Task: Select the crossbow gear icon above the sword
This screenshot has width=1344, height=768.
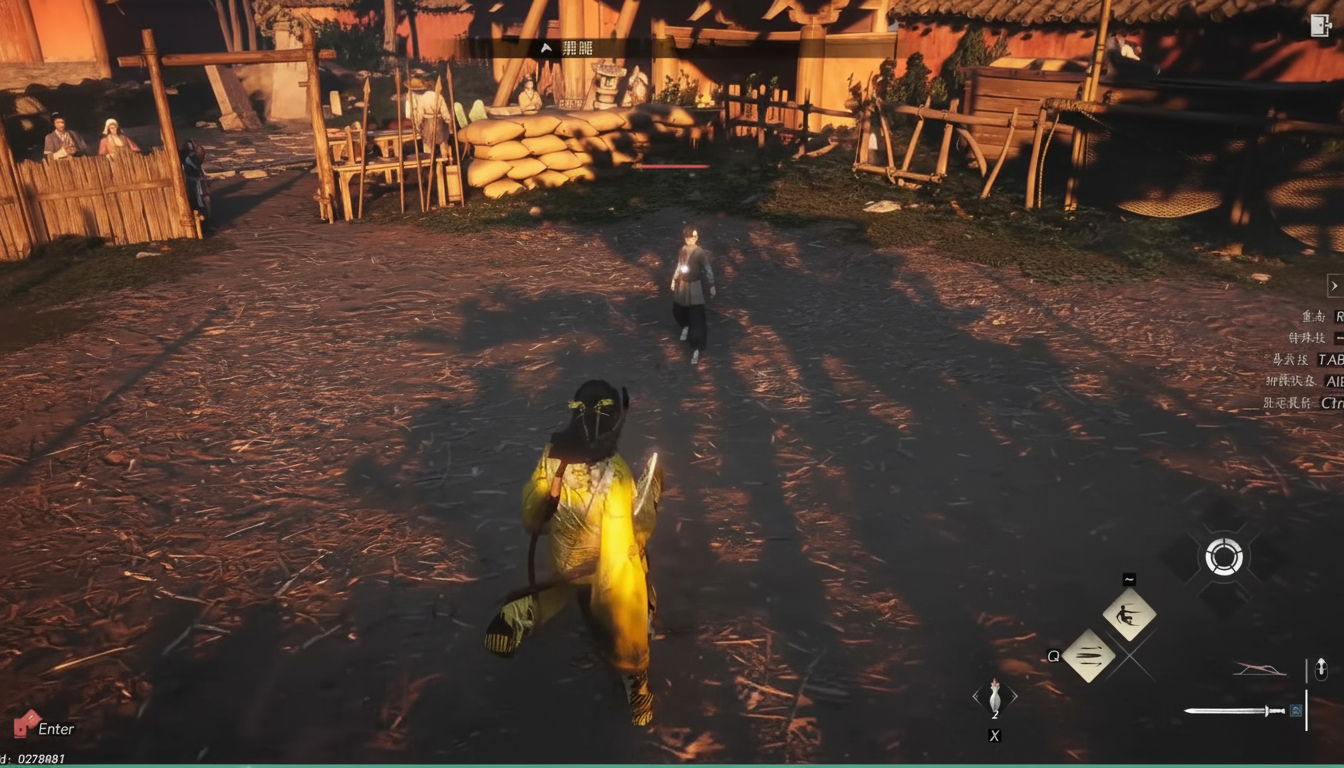Action: pos(1260,669)
